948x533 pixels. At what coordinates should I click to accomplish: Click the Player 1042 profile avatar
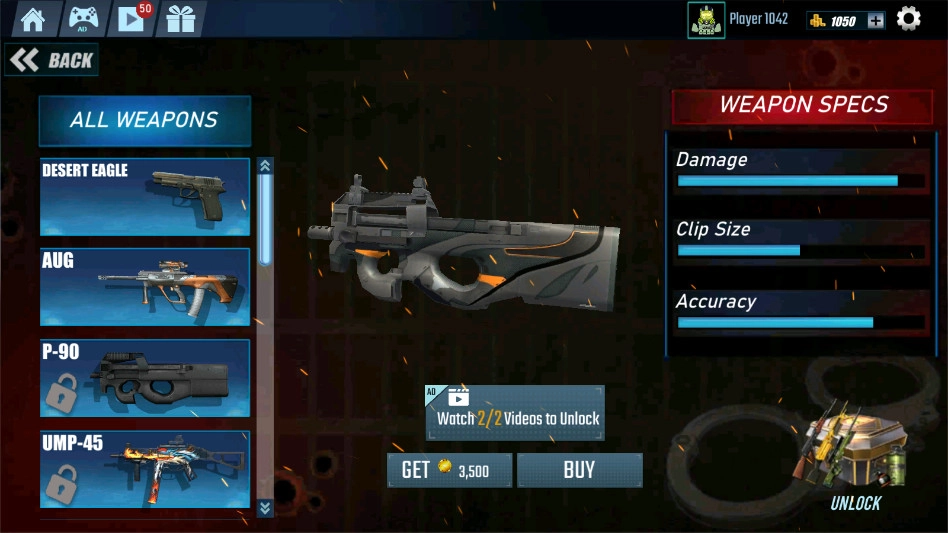point(706,20)
